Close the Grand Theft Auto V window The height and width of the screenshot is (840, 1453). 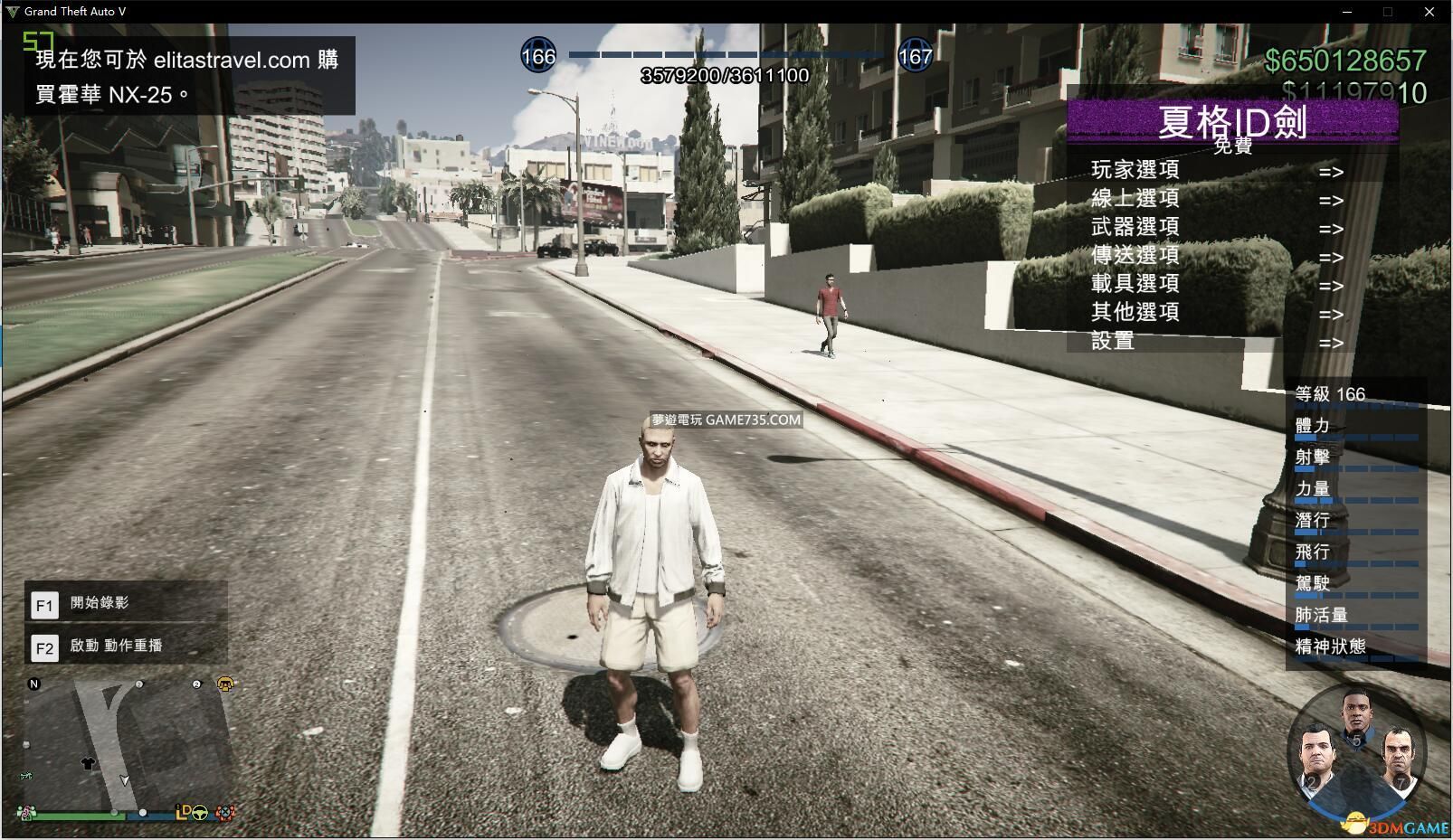(x=1429, y=12)
